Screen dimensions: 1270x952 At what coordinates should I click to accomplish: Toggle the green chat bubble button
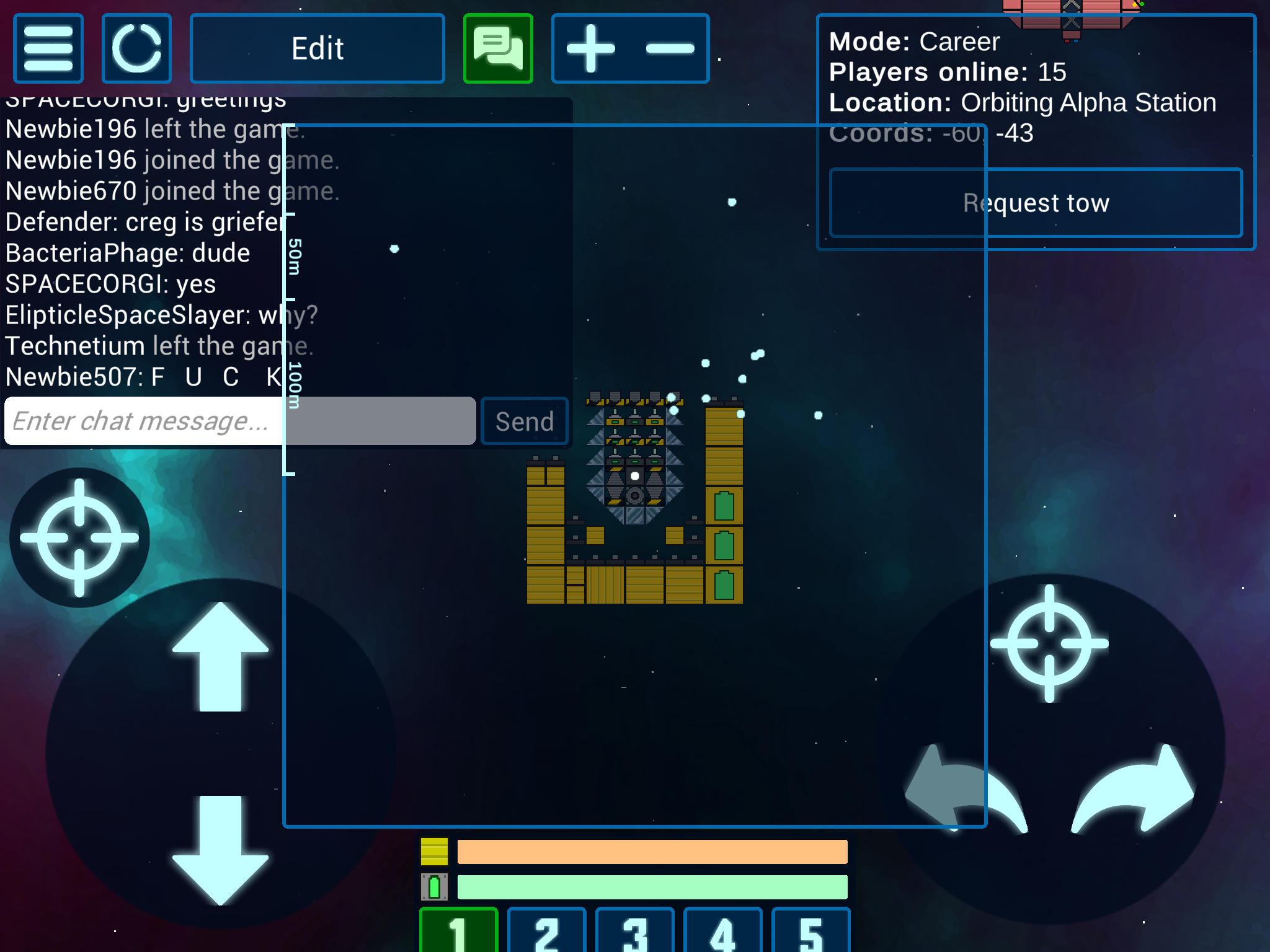[x=498, y=48]
